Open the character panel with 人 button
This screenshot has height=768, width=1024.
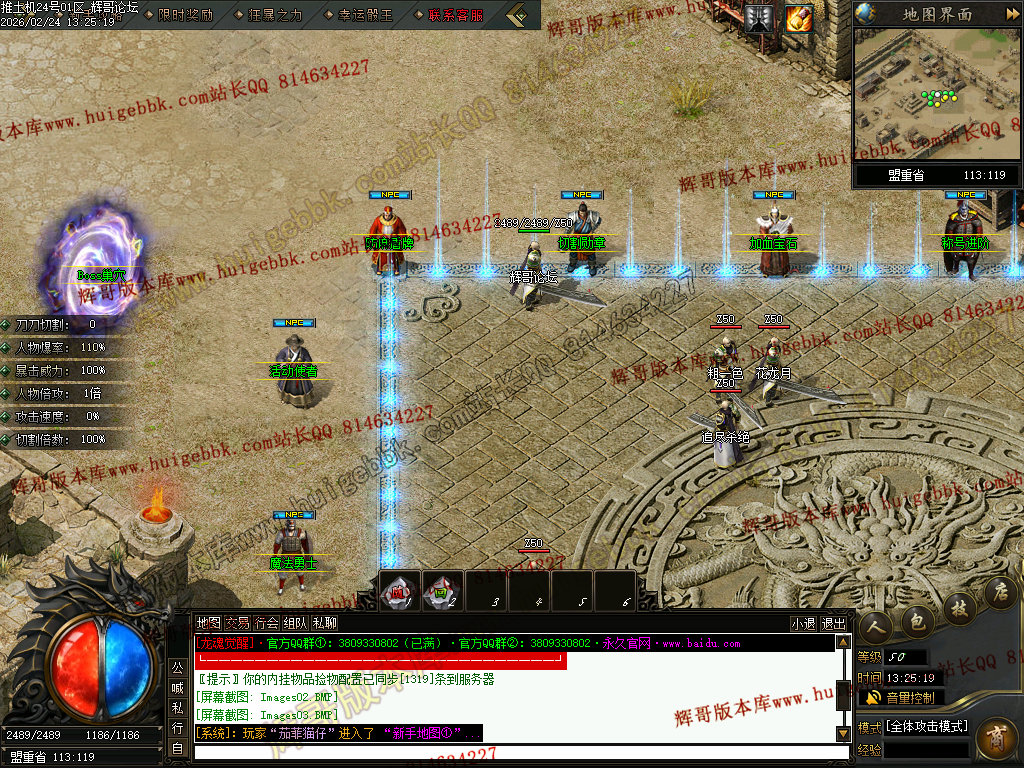(877, 624)
